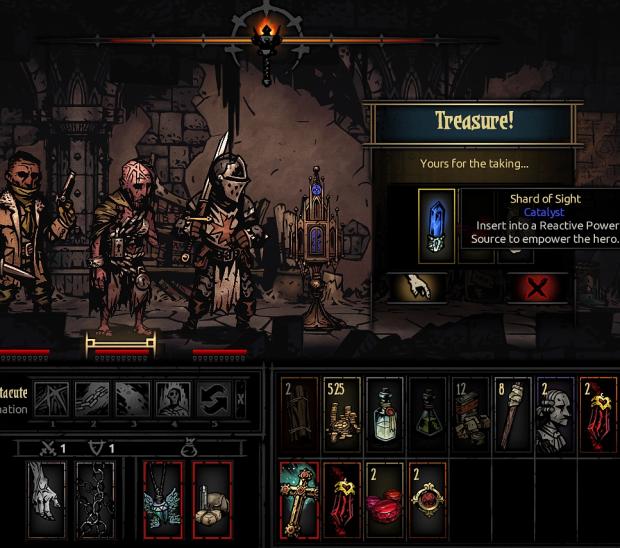Select the clawed hand weapon slot
The width and height of the screenshot is (620, 548).
coord(45,497)
